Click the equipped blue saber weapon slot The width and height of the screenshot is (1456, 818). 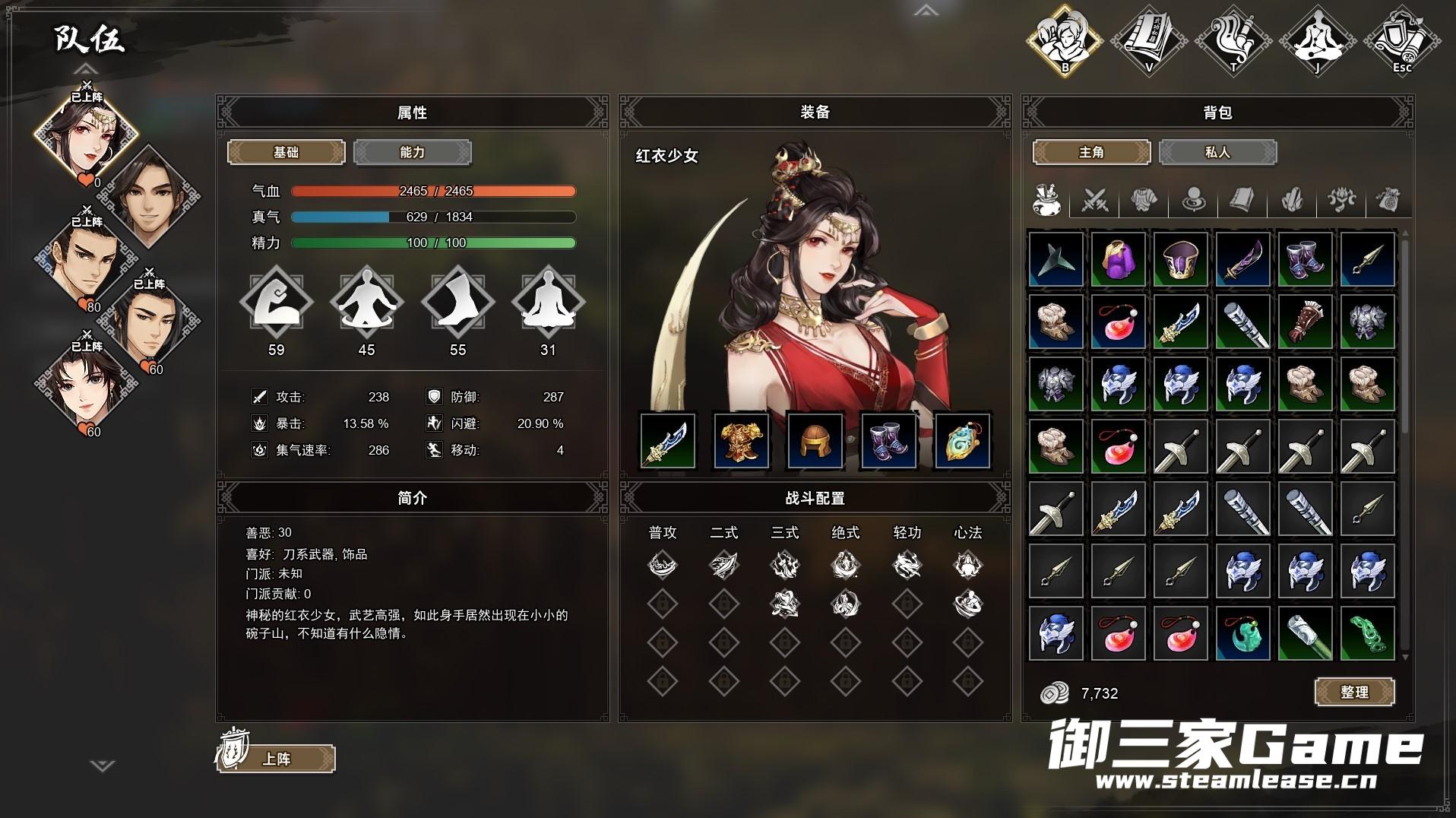(x=667, y=441)
